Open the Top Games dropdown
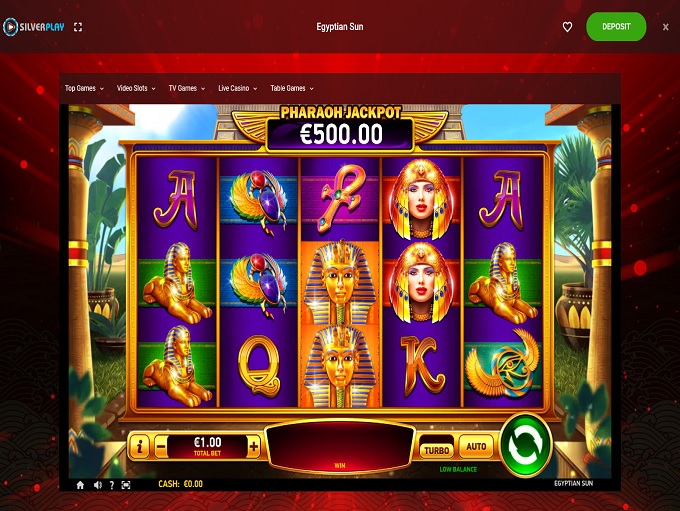This screenshot has width=680, height=511. [x=84, y=88]
